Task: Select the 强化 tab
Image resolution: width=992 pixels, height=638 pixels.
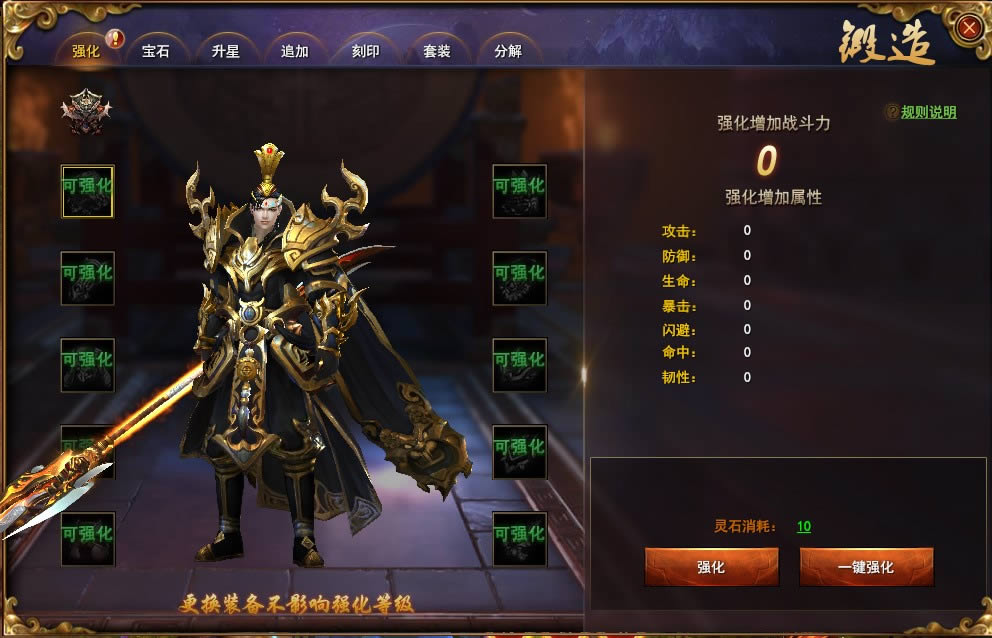Action: pyautogui.click(x=86, y=51)
